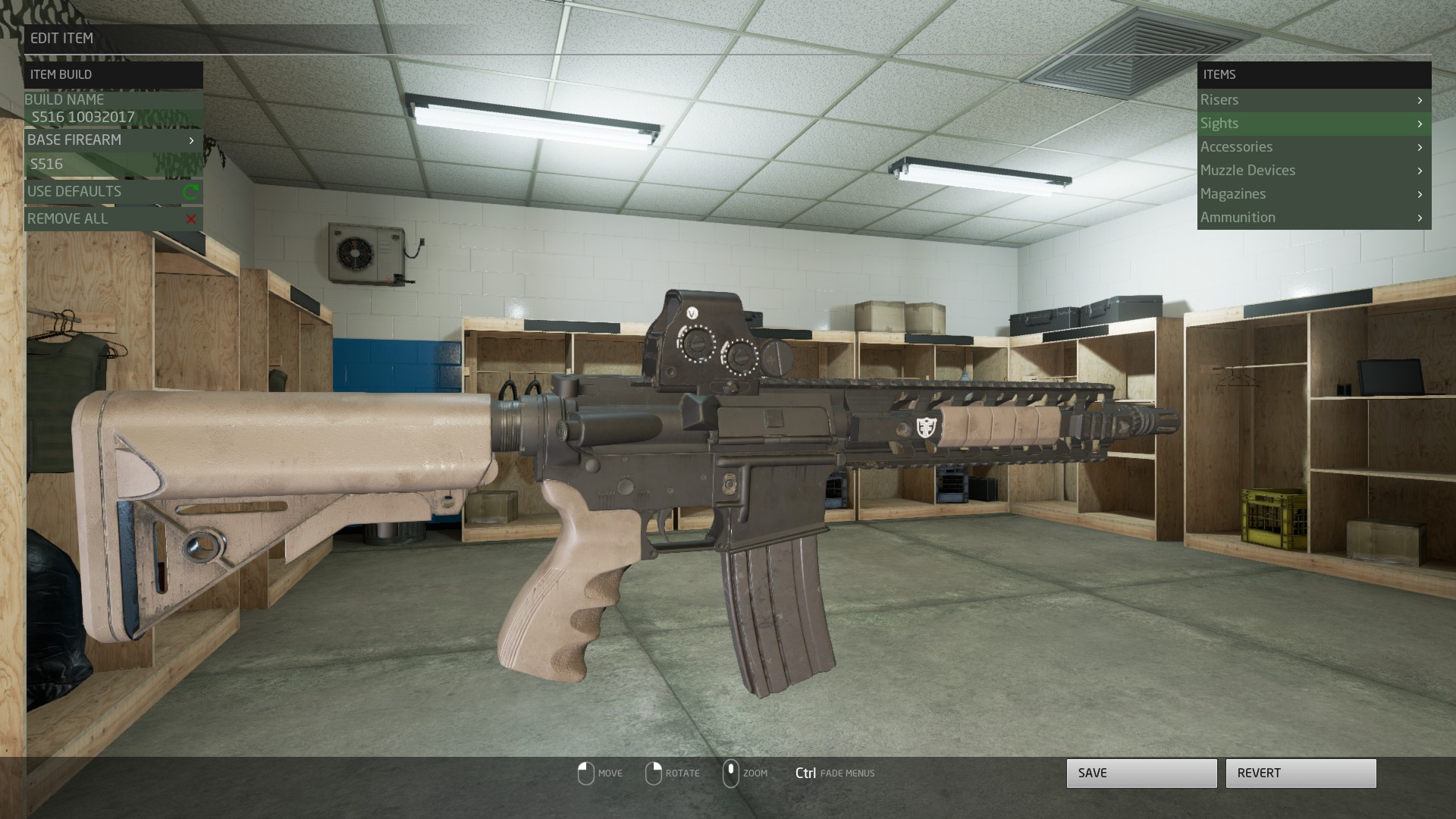This screenshot has width=1456, height=819.
Task: Click Use Defaults to reset attachments
Action: pyautogui.click(x=113, y=192)
